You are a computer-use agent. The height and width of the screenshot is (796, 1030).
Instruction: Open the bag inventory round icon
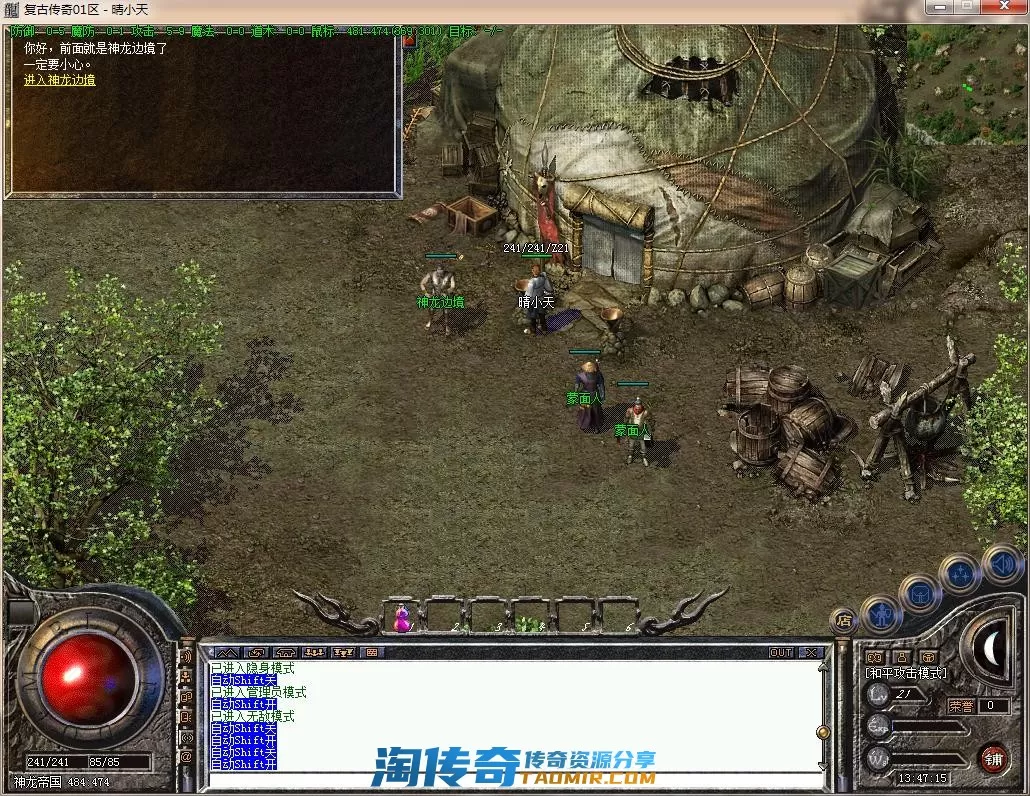tap(918, 593)
